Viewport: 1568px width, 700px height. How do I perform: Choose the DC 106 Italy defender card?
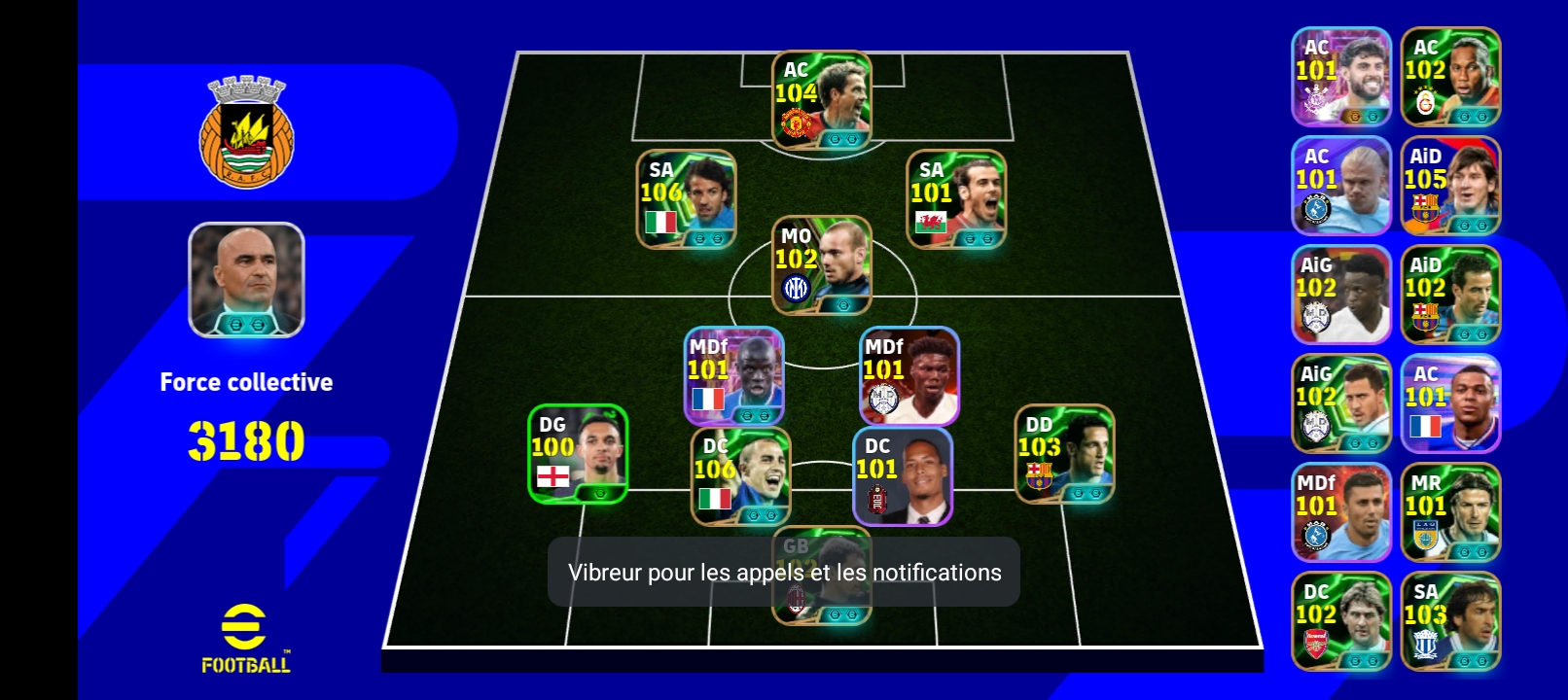(741, 476)
